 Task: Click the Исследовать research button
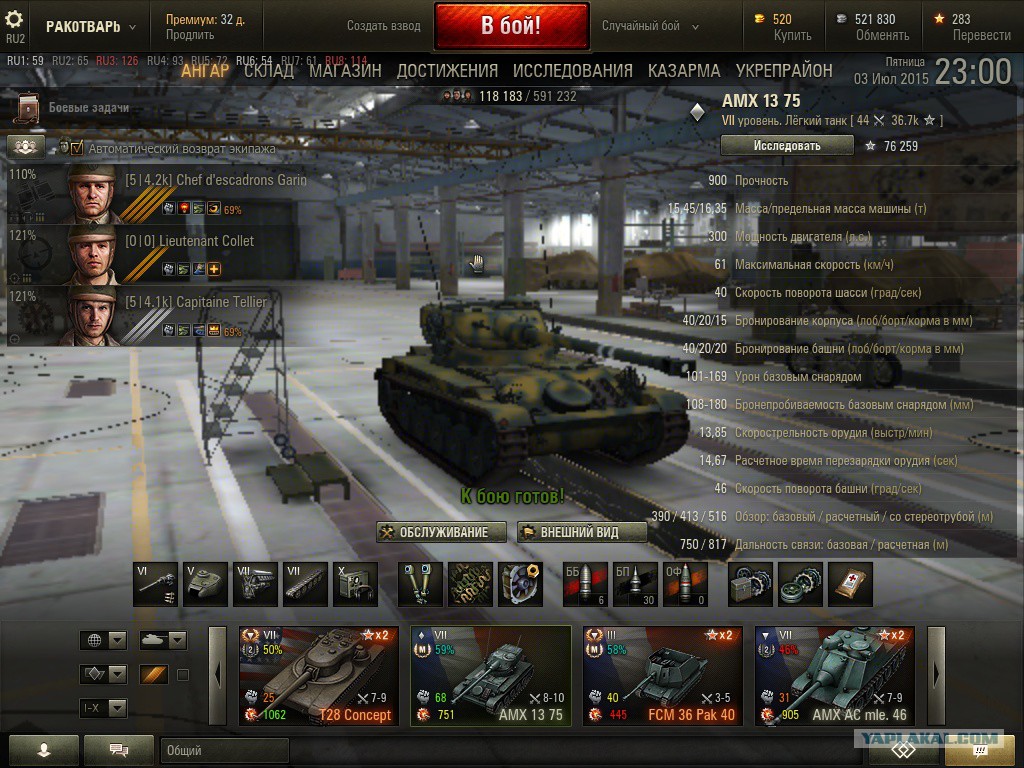786,146
